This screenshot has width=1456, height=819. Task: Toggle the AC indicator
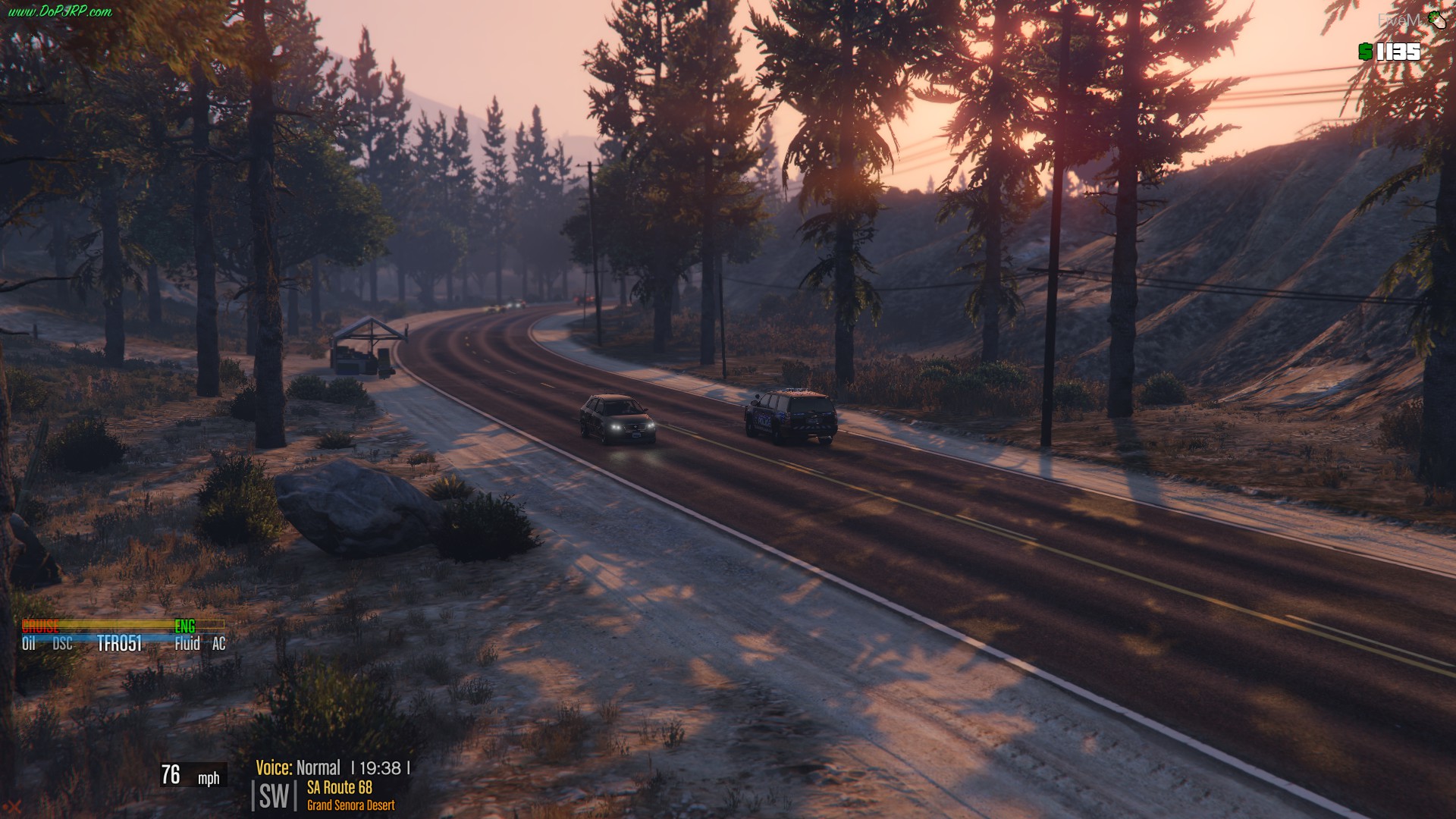tap(219, 644)
